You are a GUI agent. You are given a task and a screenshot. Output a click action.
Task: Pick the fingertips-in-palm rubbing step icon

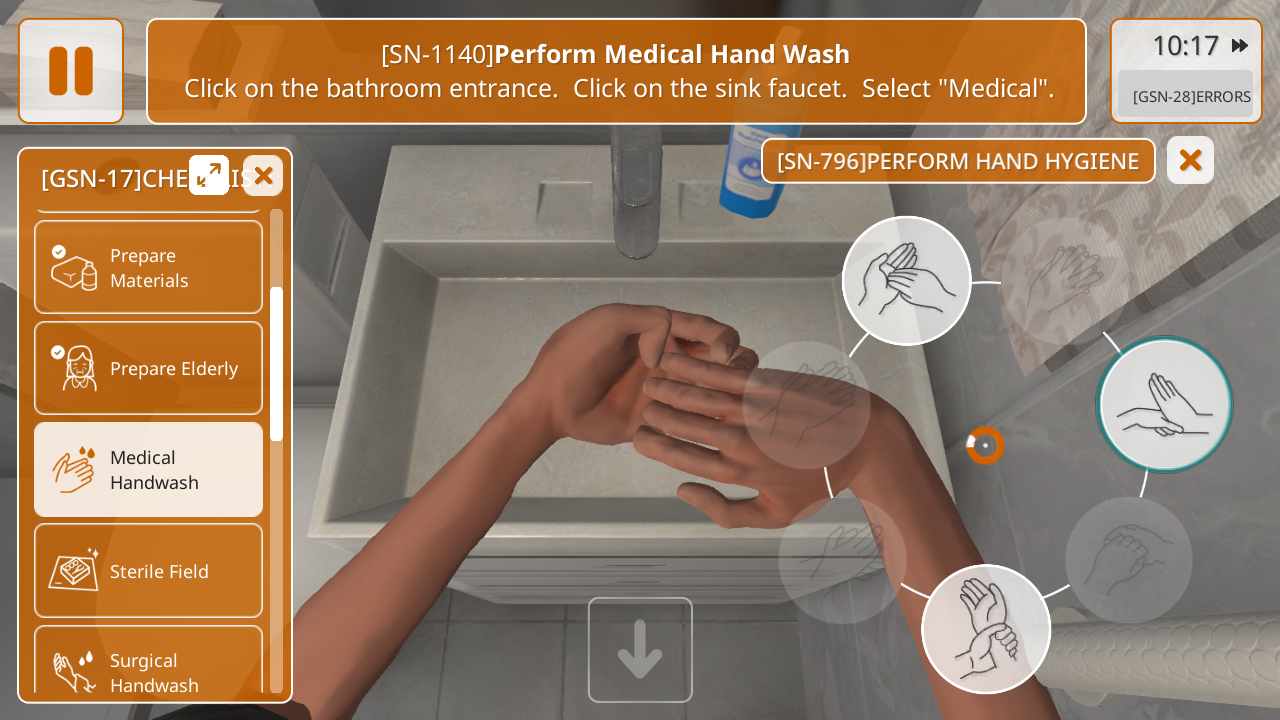point(906,281)
